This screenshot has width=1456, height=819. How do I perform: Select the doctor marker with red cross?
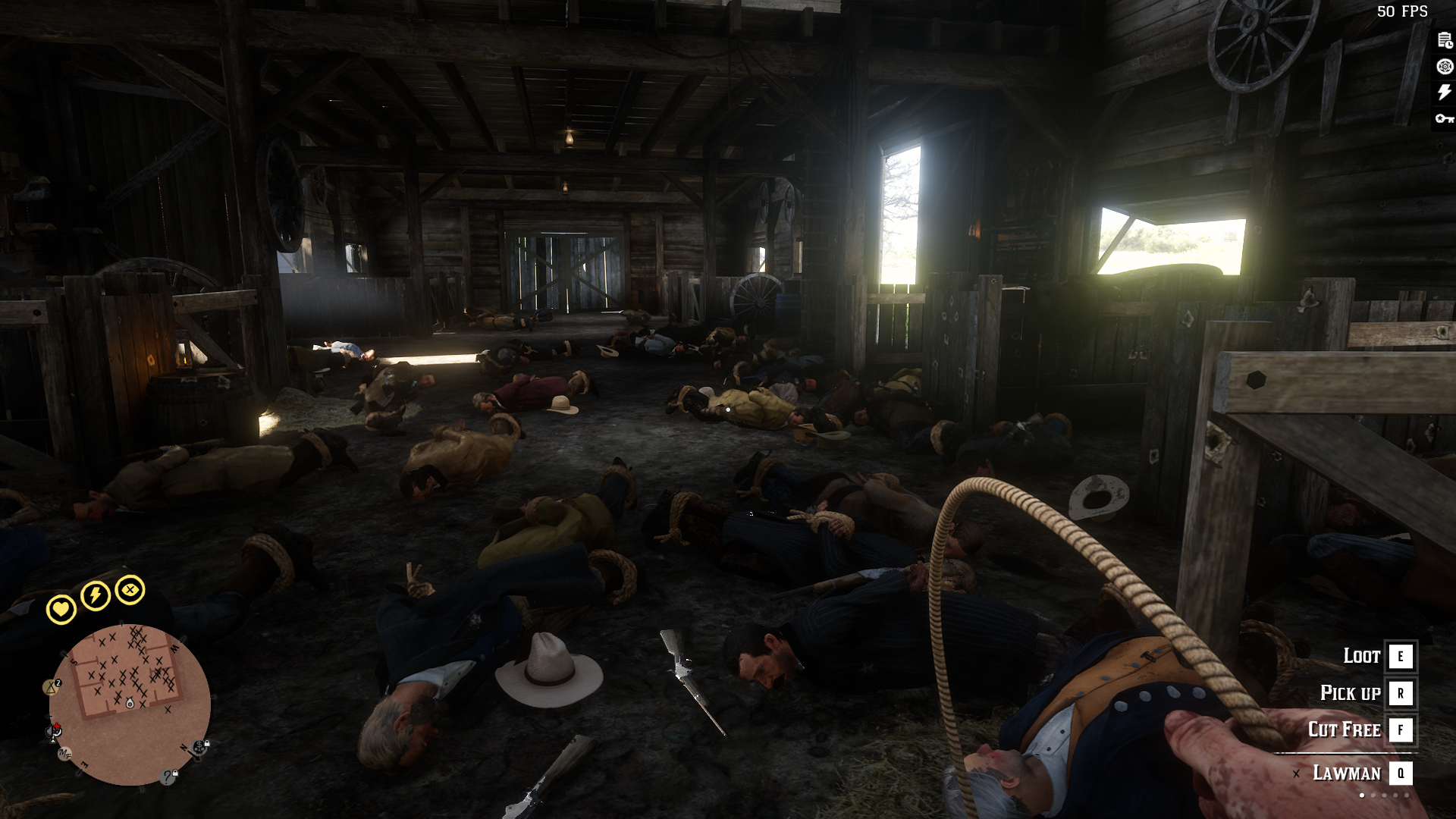55,731
